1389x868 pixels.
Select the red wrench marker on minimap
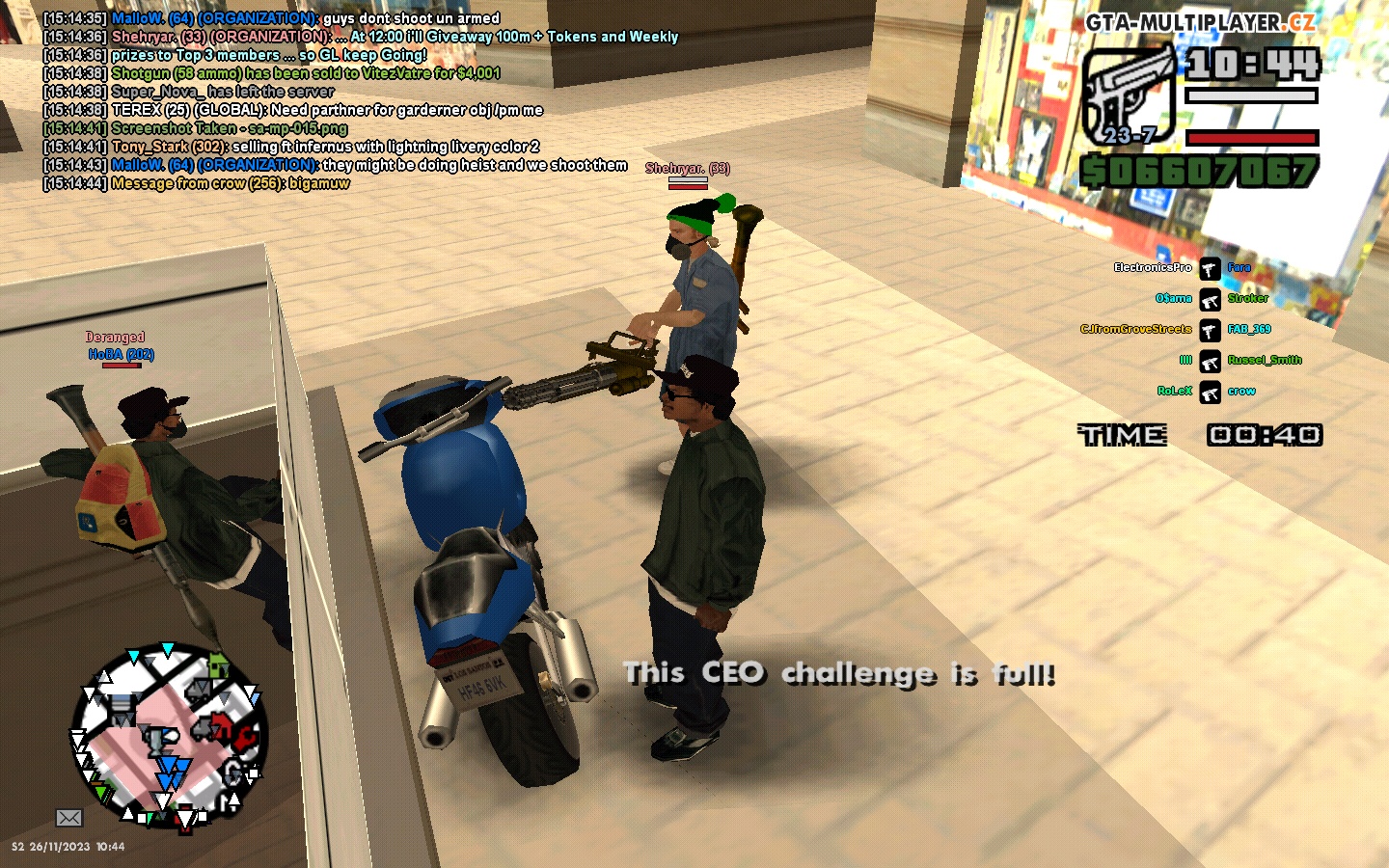click(246, 737)
